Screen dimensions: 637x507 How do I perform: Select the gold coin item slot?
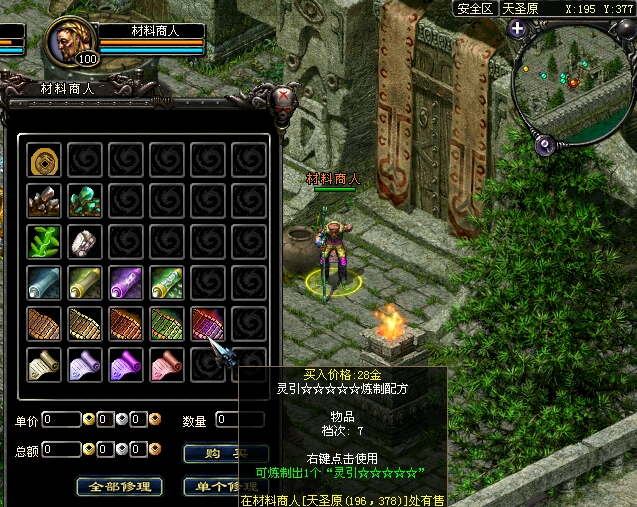coord(44,160)
